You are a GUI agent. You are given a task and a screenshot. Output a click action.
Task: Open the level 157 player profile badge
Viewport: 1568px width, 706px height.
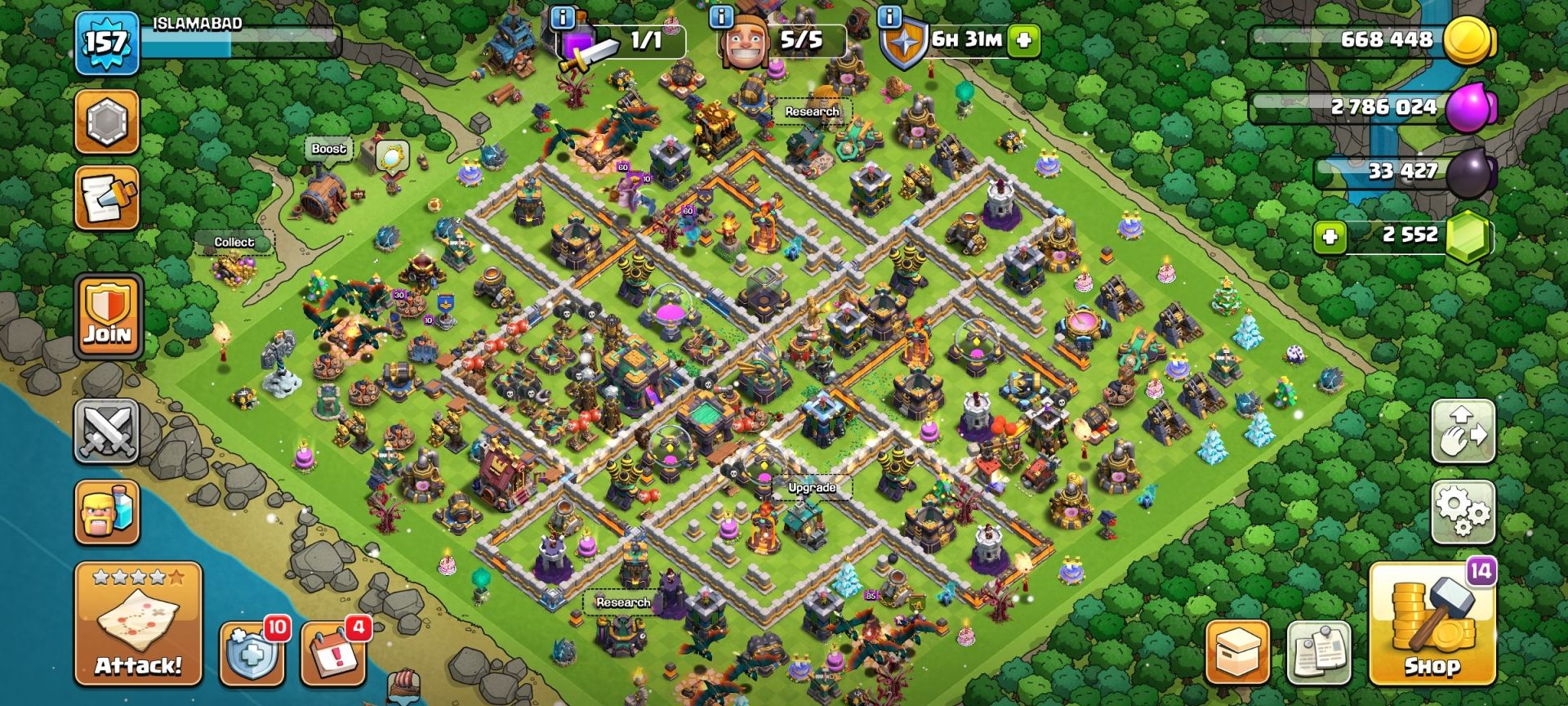point(106,41)
